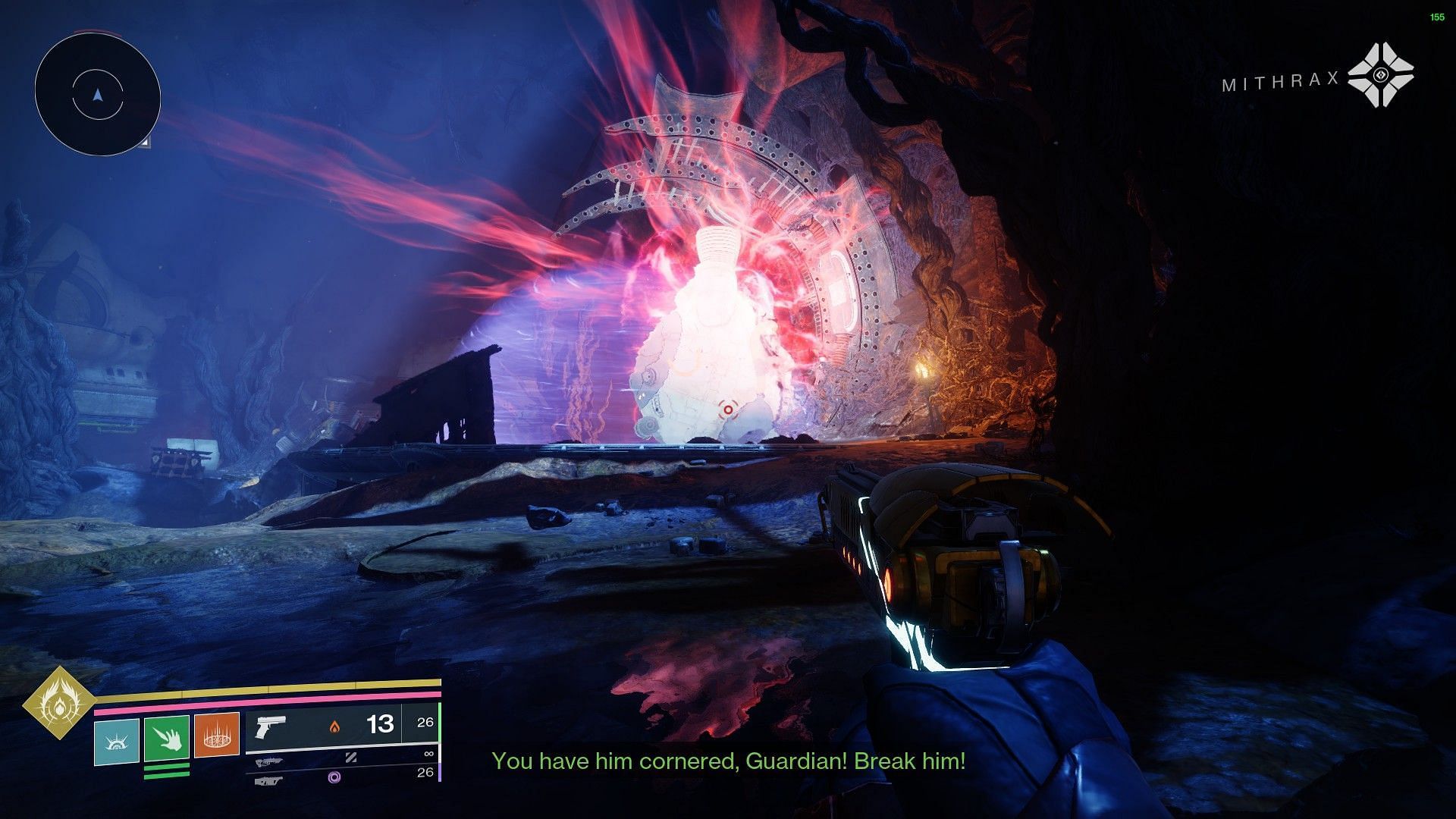Click the circular radar in the corner
This screenshot has width=1456, height=819.
(x=97, y=95)
